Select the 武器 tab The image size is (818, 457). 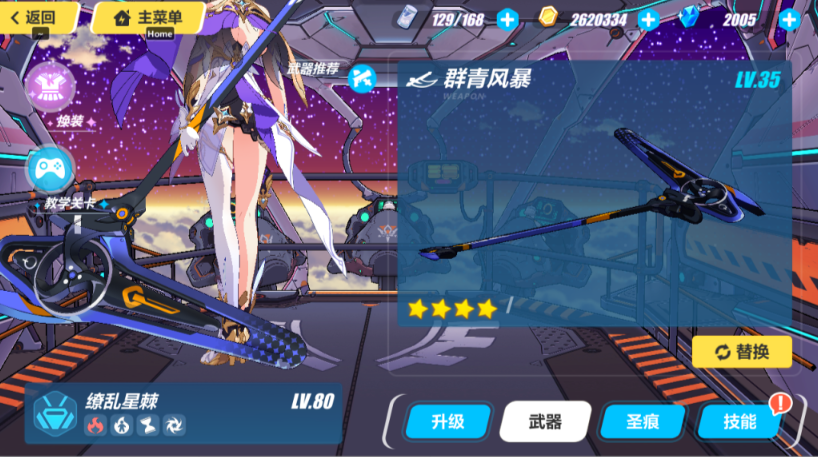tap(545, 421)
